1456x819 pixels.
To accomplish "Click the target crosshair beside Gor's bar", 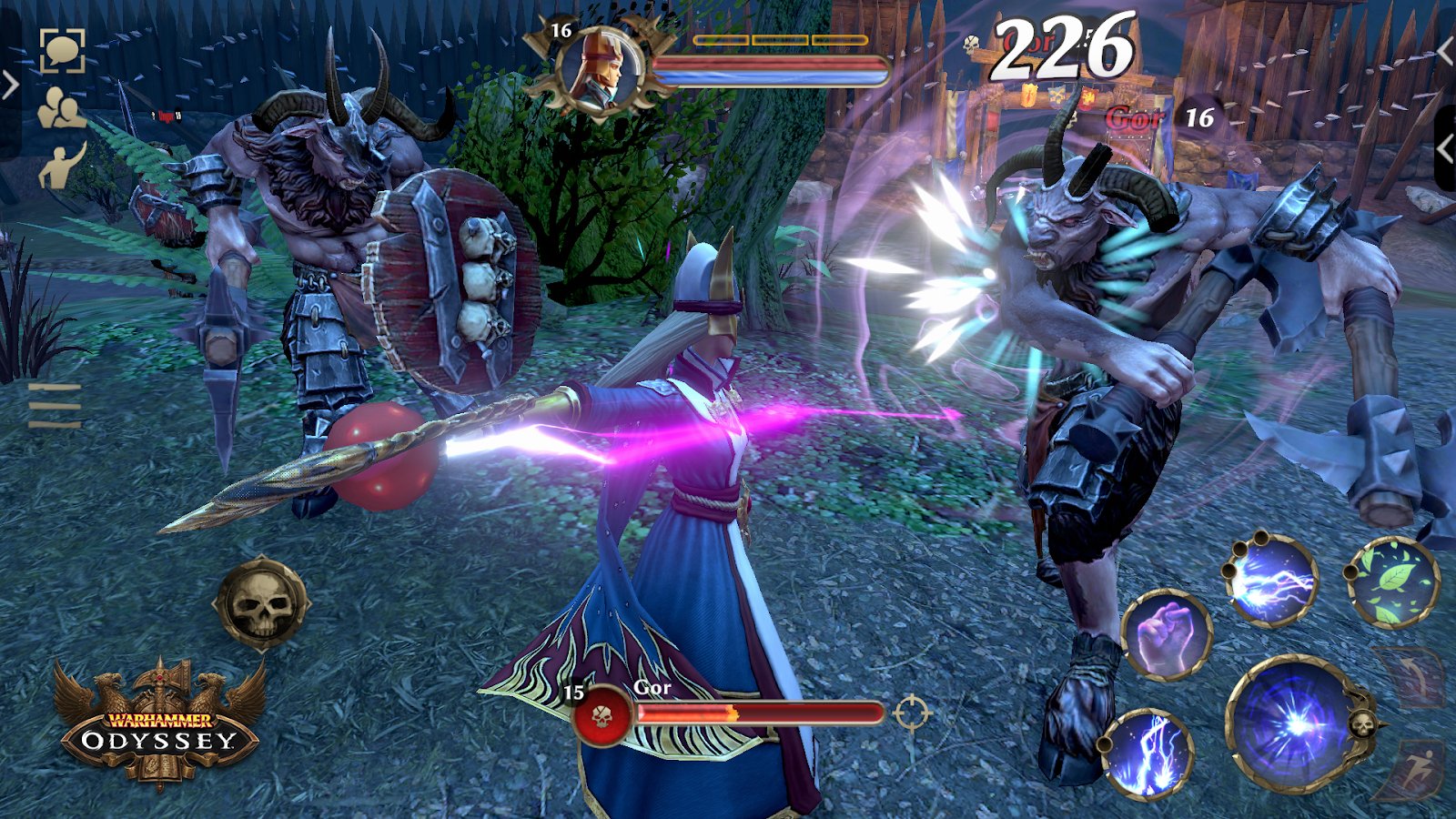I will click(x=911, y=713).
